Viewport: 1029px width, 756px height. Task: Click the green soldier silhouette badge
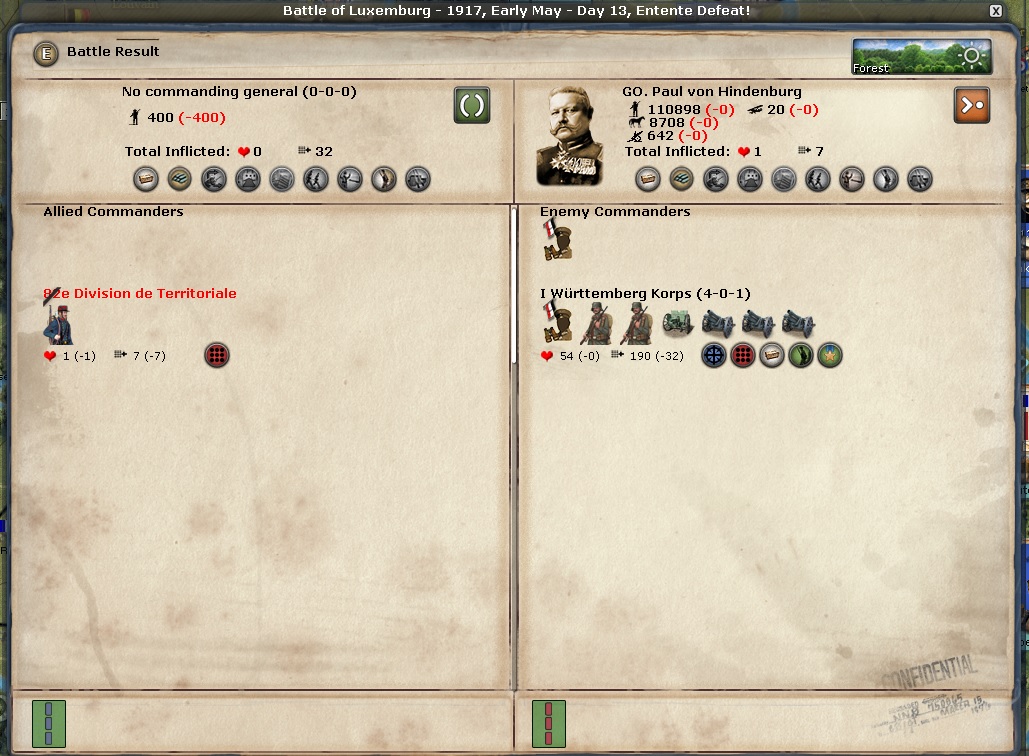point(800,355)
